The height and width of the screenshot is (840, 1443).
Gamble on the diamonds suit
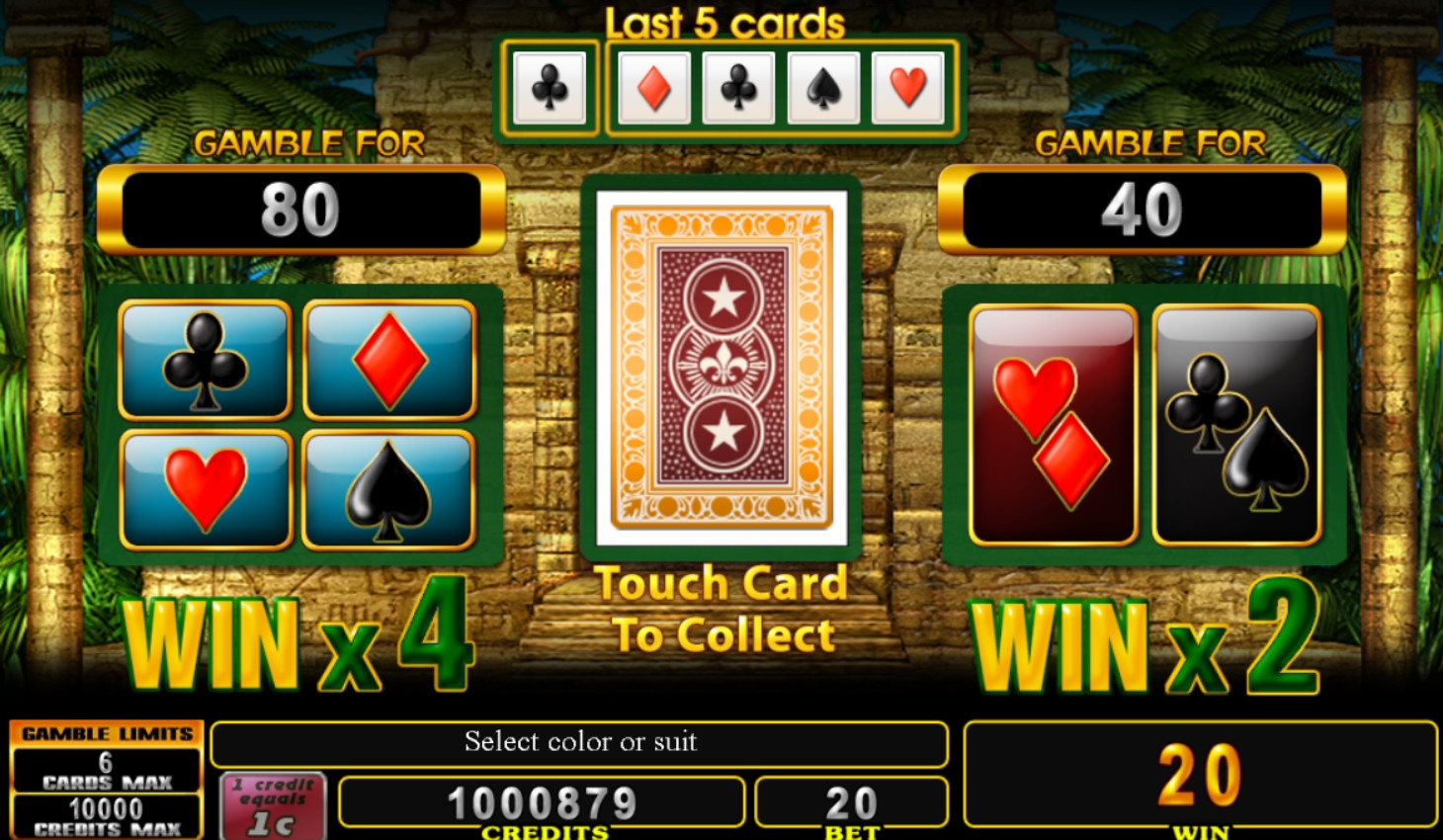pyautogui.click(x=389, y=361)
